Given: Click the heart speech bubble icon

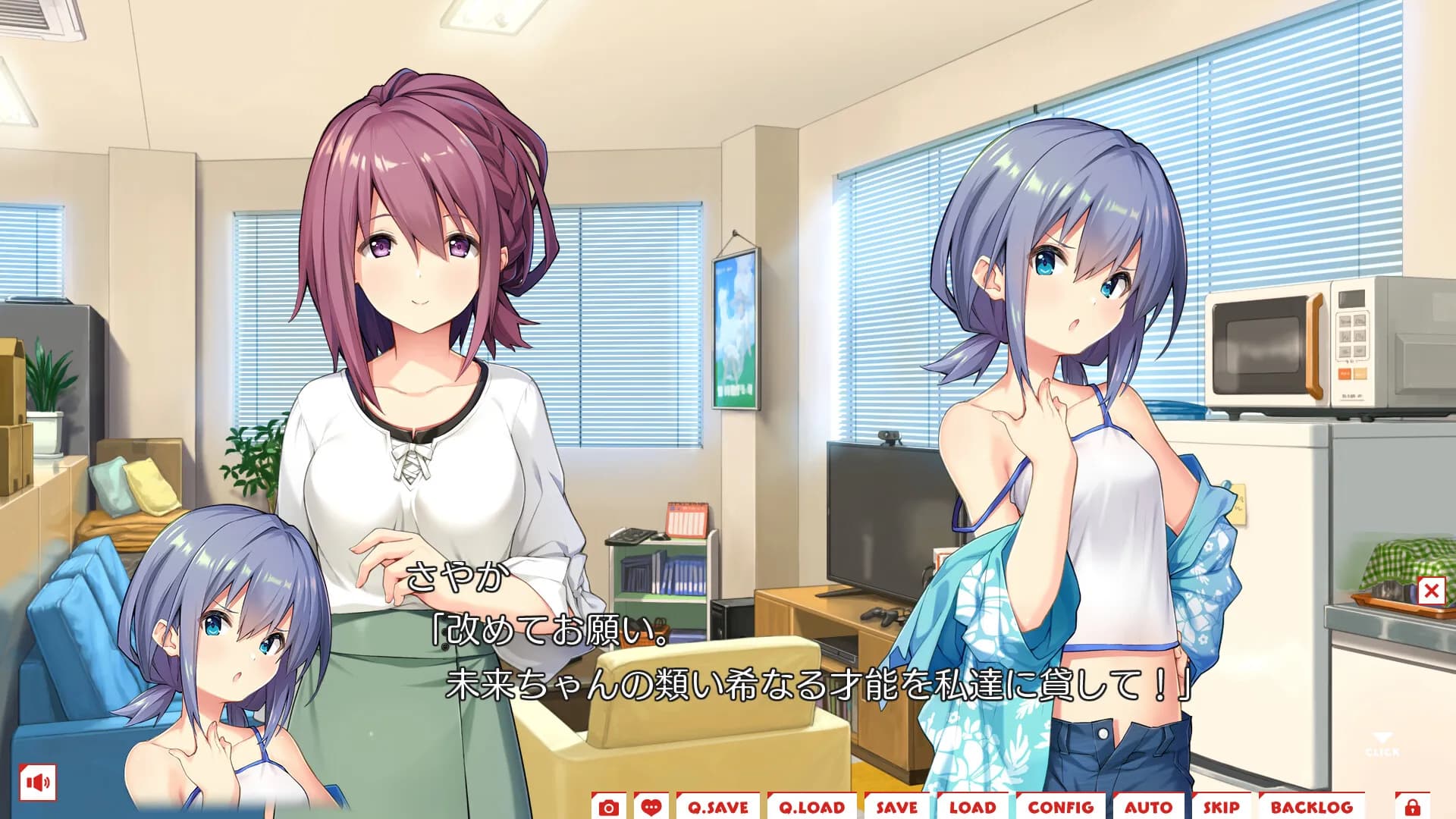Looking at the screenshot, I should pos(651,808).
